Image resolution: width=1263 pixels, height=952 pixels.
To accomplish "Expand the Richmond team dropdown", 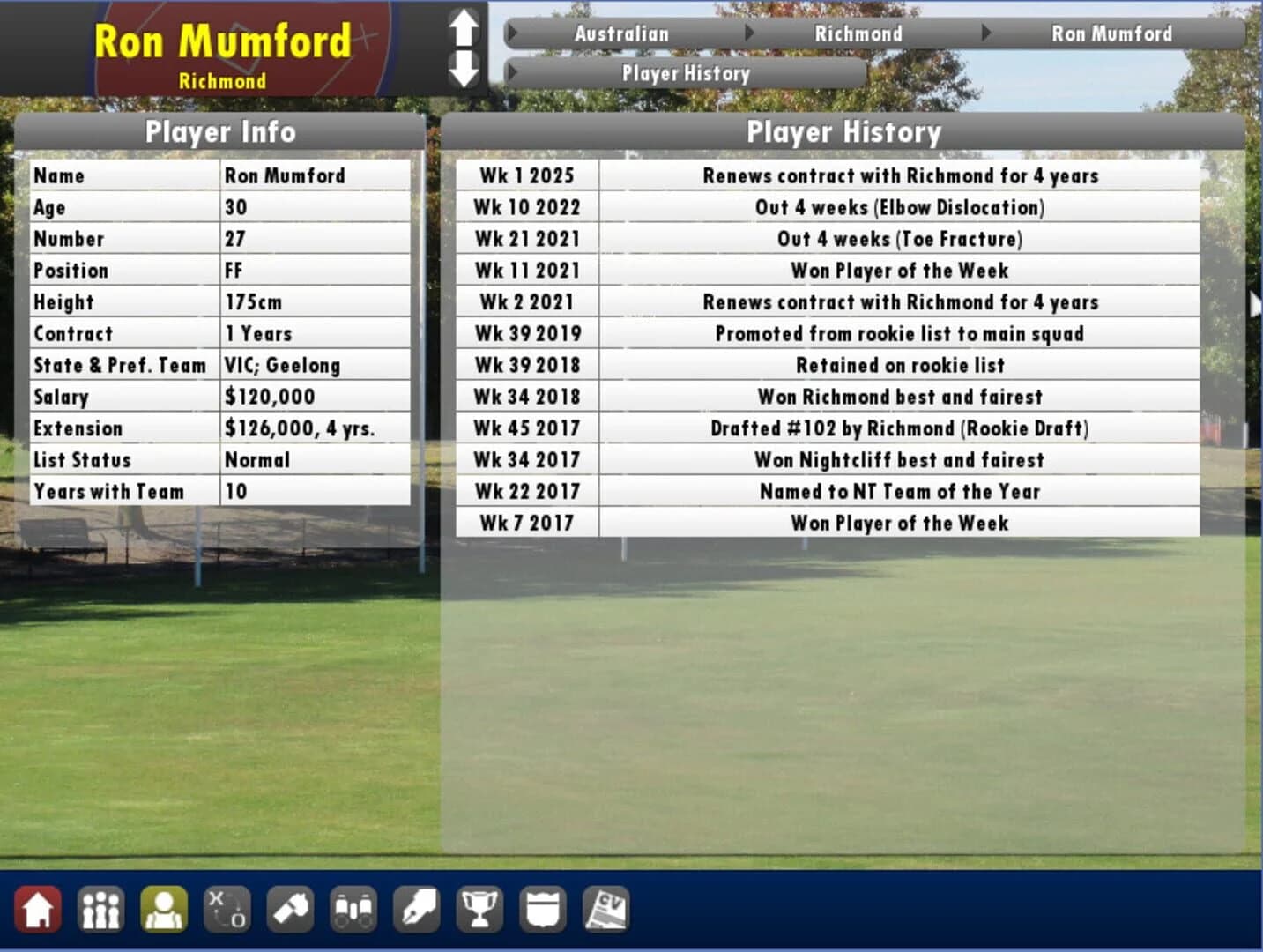I will point(859,33).
